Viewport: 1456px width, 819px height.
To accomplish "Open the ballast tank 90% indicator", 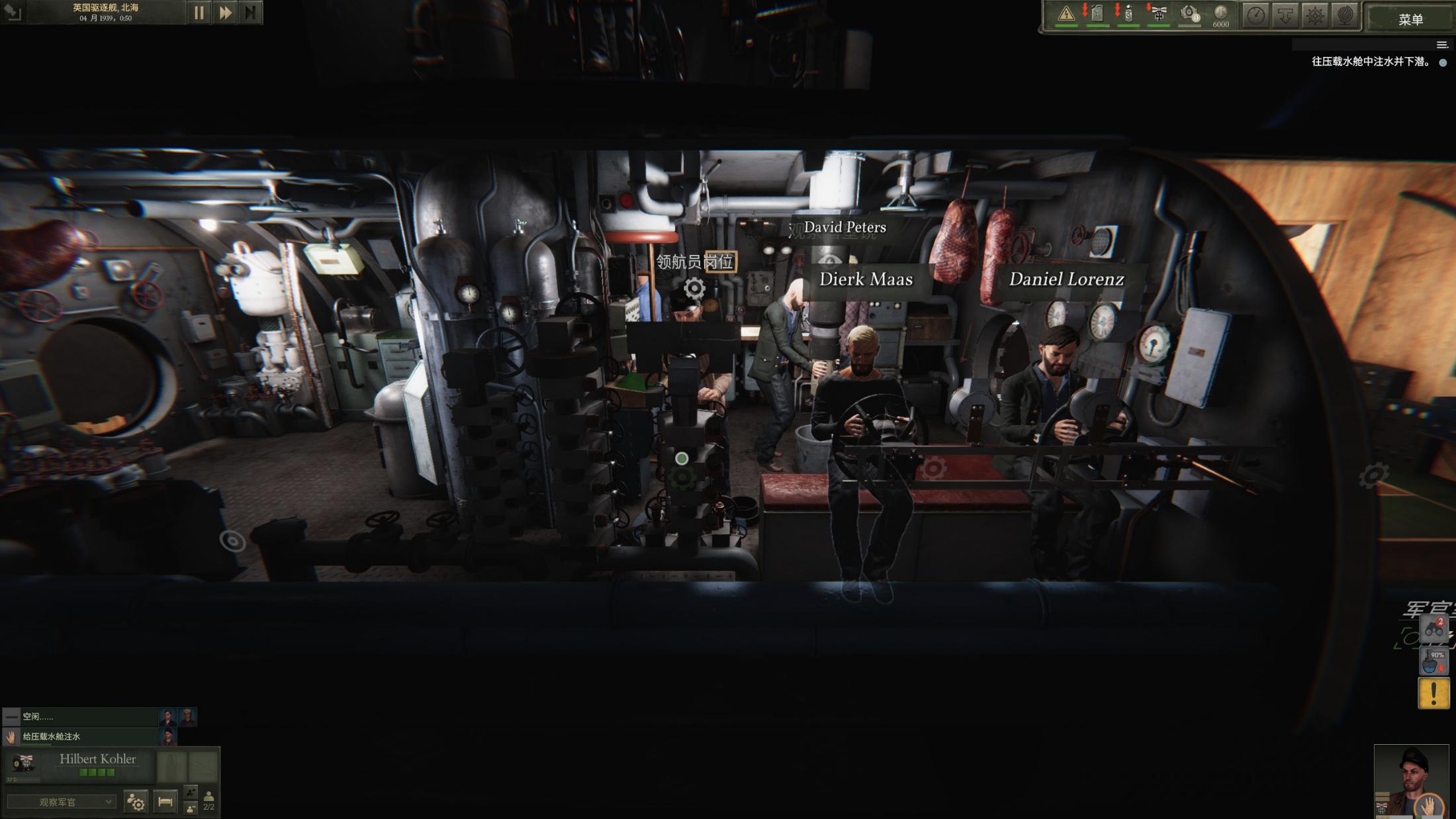I will pos(1433,661).
